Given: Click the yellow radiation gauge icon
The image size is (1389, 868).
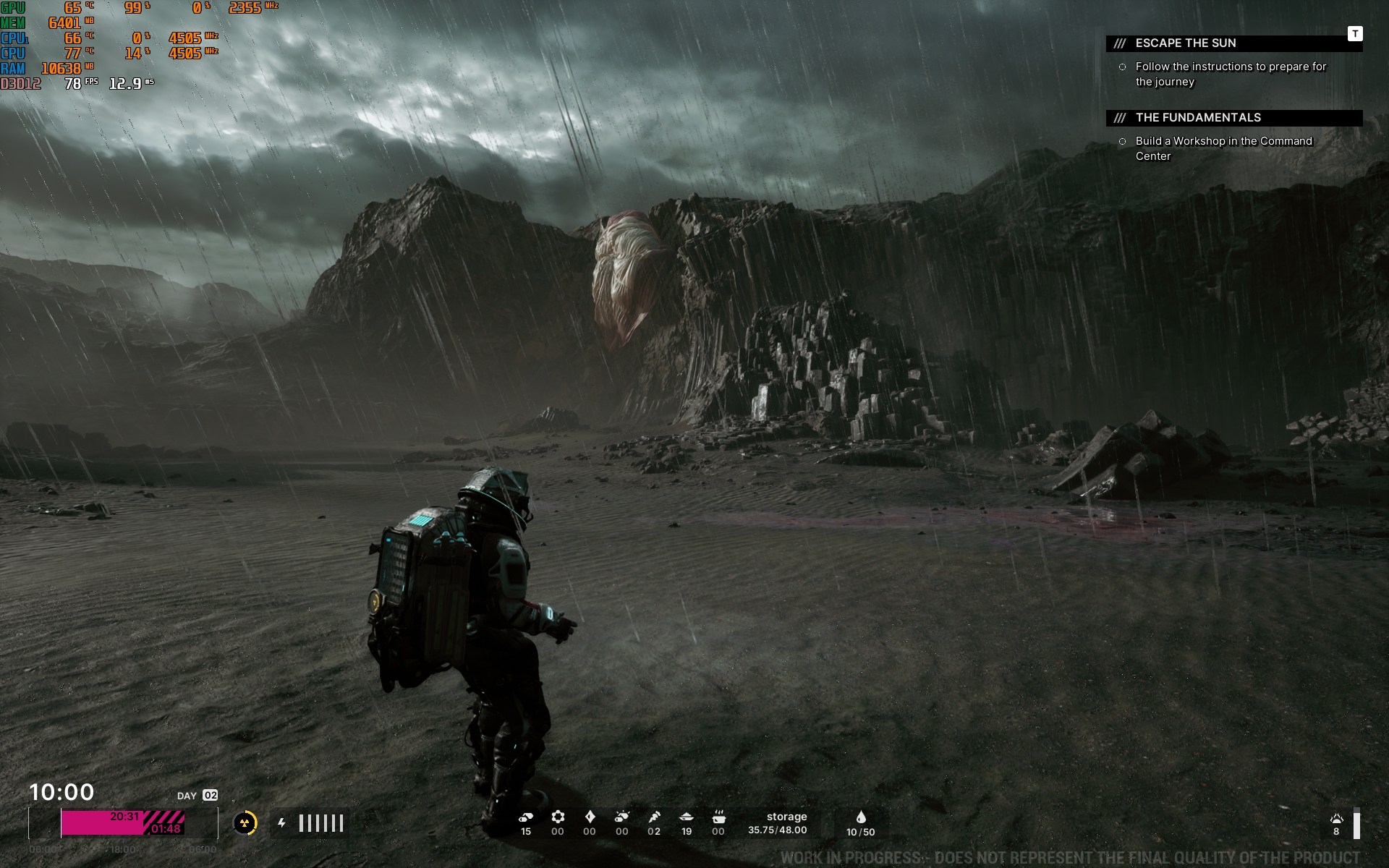Looking at the screenshot, I should [245, 823].
